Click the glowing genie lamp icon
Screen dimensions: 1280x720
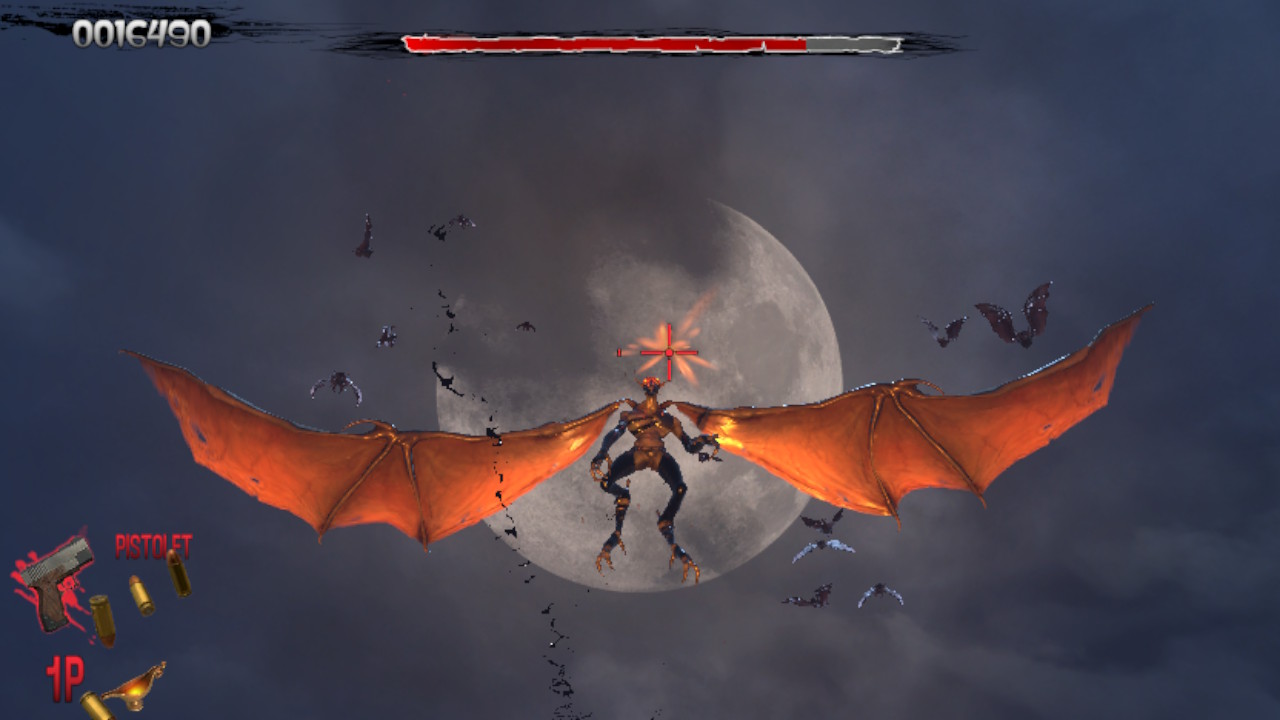pos(136,690)
